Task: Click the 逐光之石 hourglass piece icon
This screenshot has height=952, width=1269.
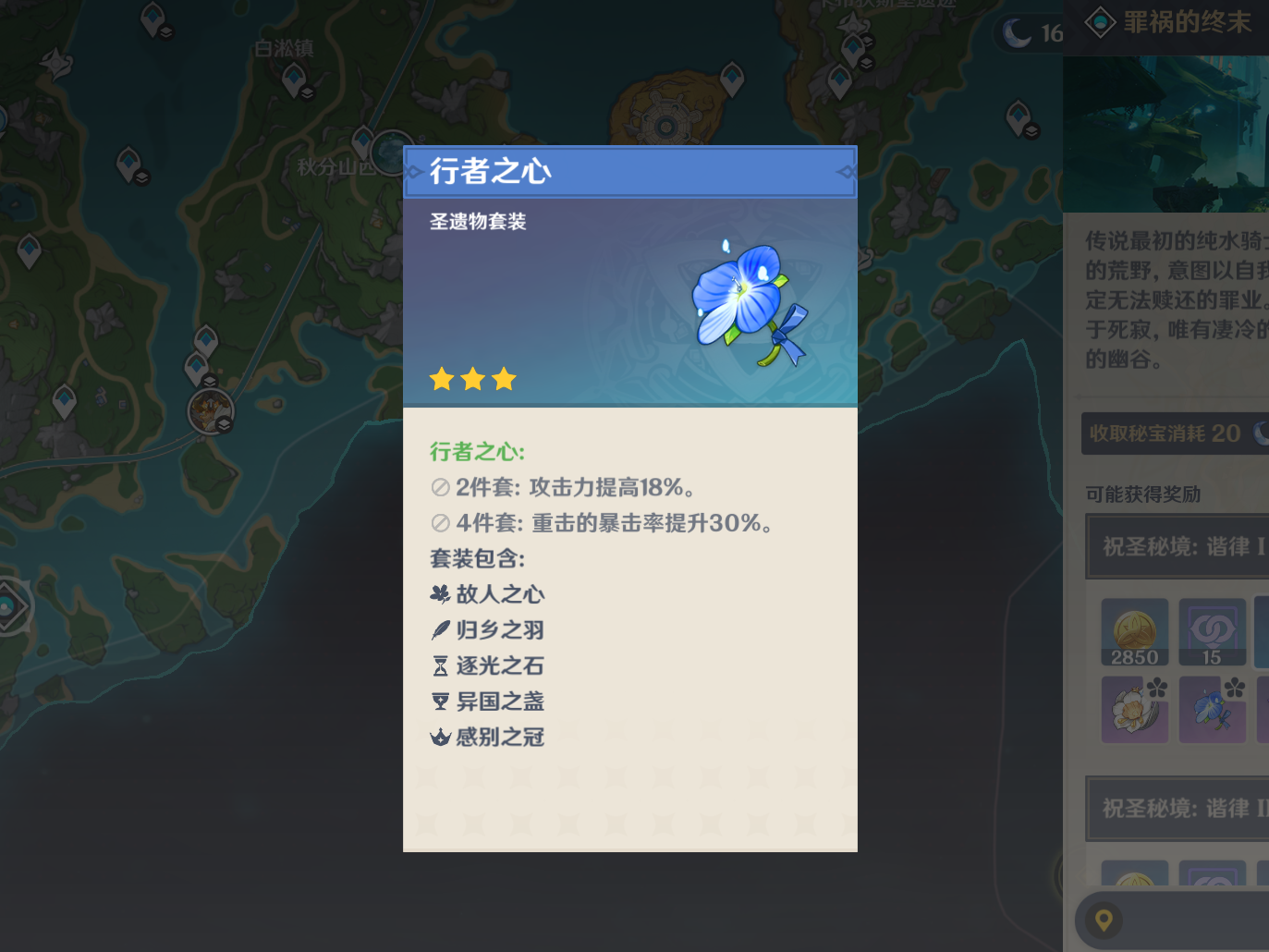Action: pyautogui.click(x=440, y=665)
